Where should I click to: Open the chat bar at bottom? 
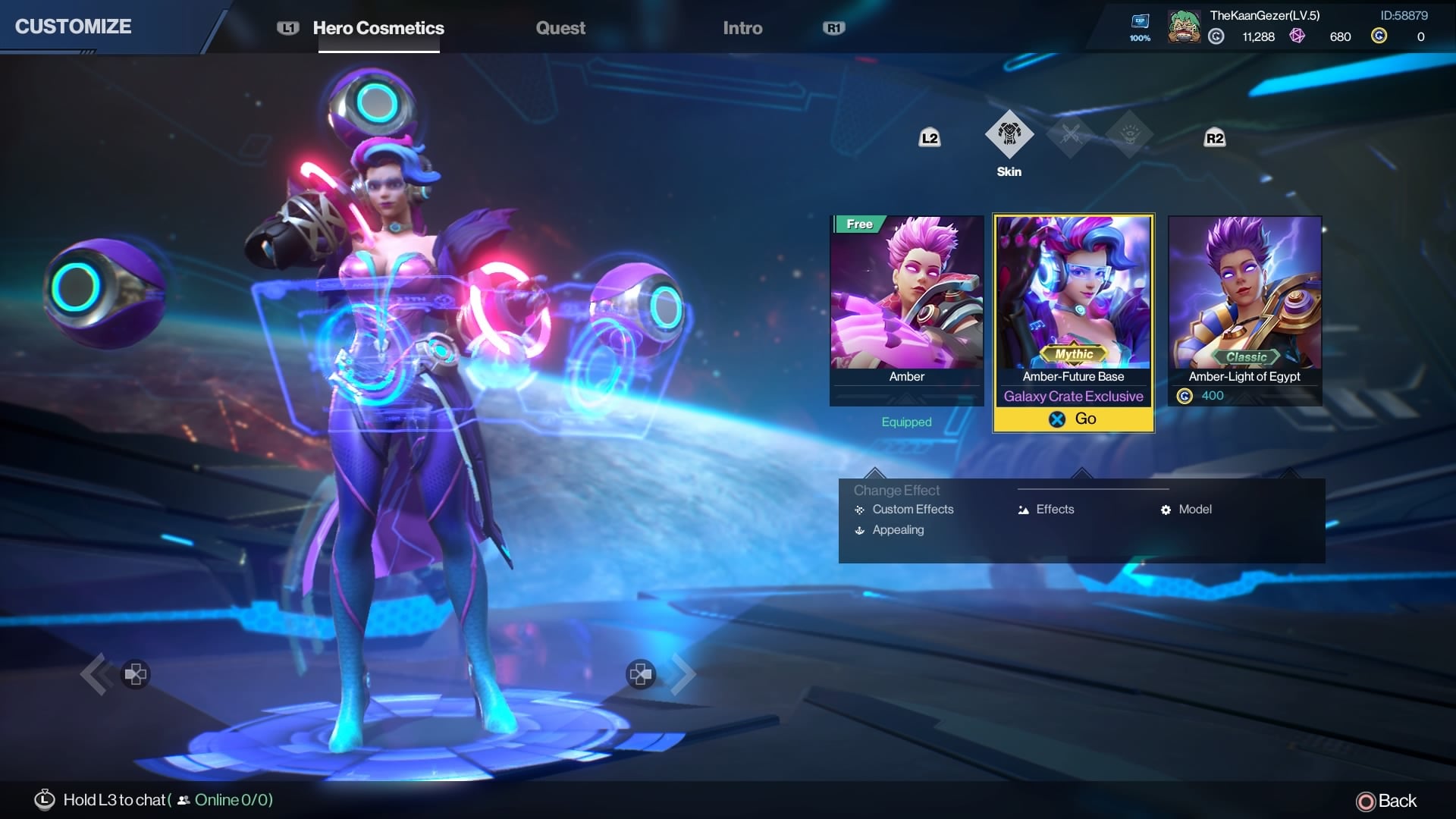[152, 800]
